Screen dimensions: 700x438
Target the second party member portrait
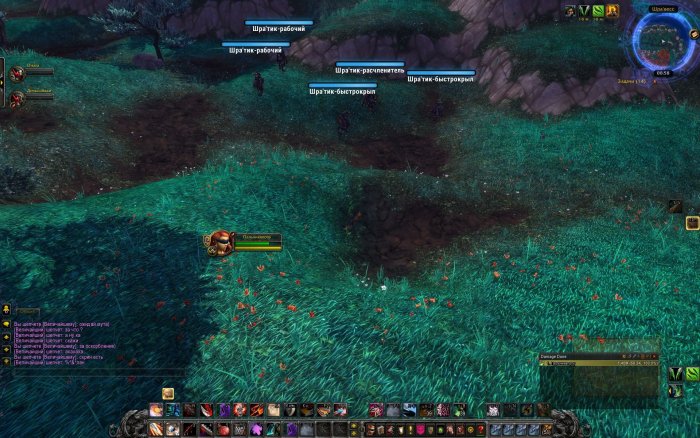pos(16,97)
